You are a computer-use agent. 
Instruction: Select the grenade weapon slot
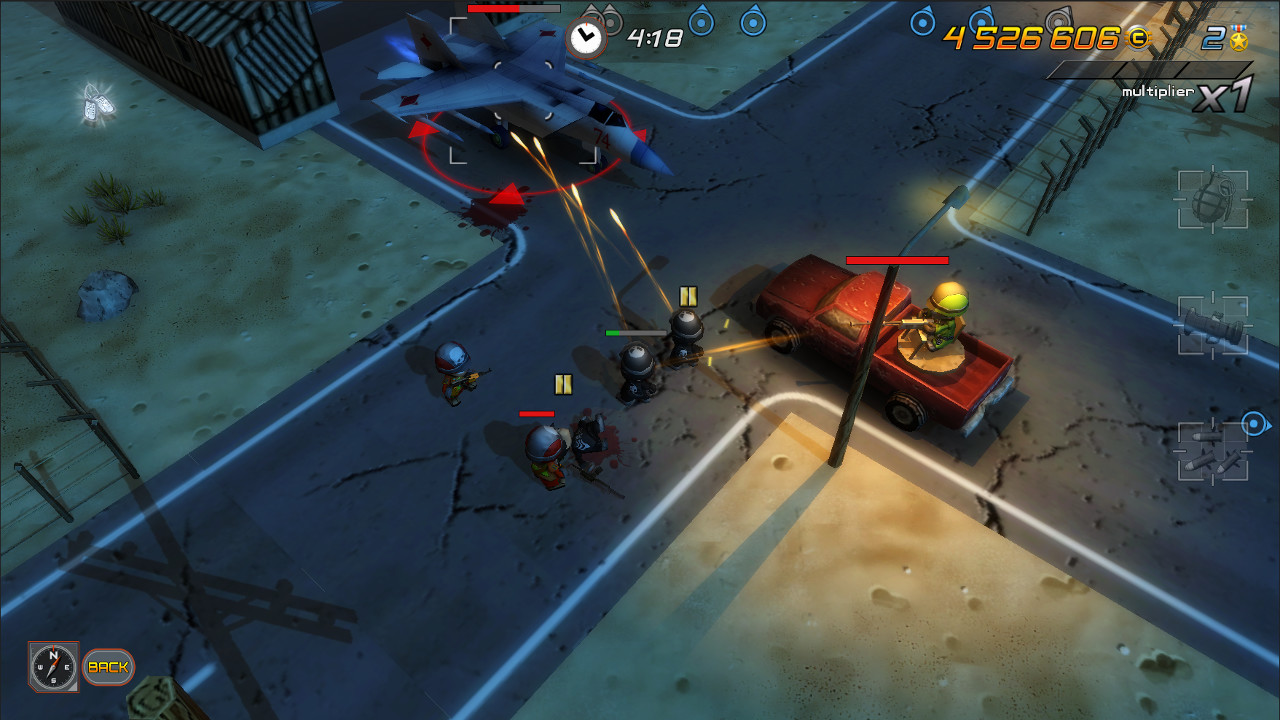point(1213,200)
